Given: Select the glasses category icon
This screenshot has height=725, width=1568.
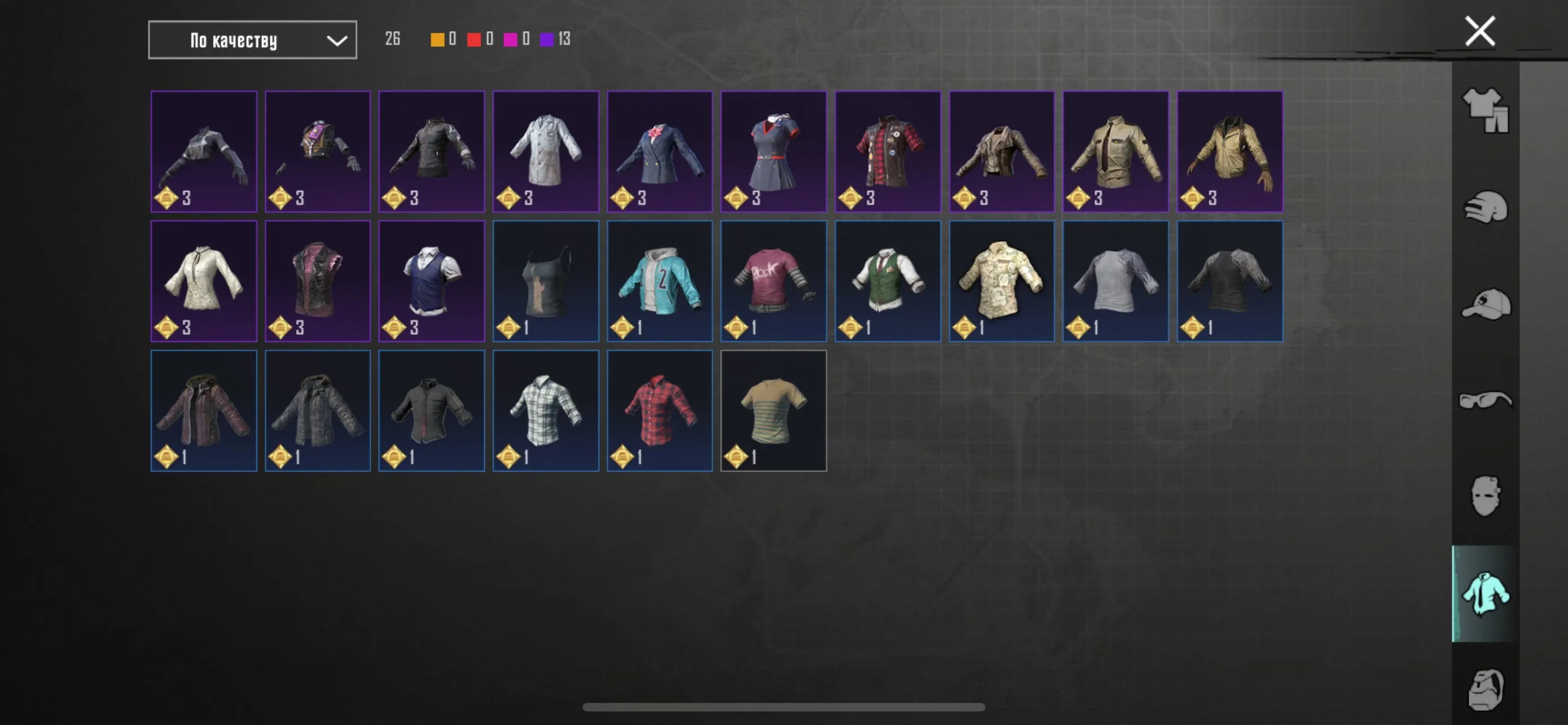Looking at the screenshot, I should tap(1486, 400).
